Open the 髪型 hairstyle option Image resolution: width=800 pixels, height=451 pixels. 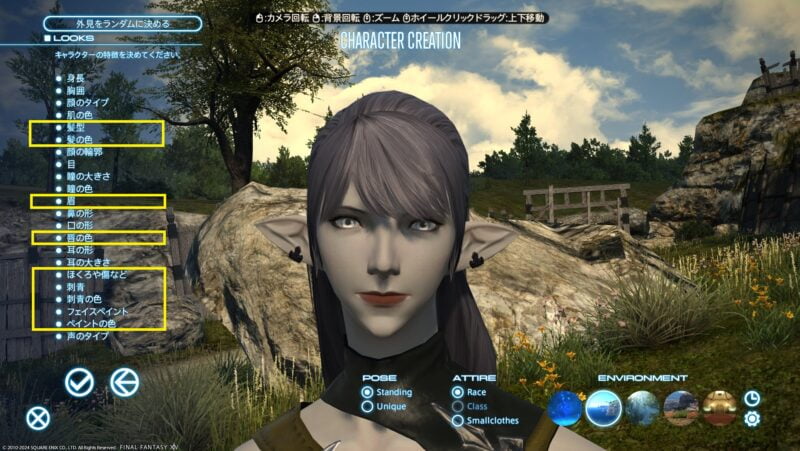78,129
